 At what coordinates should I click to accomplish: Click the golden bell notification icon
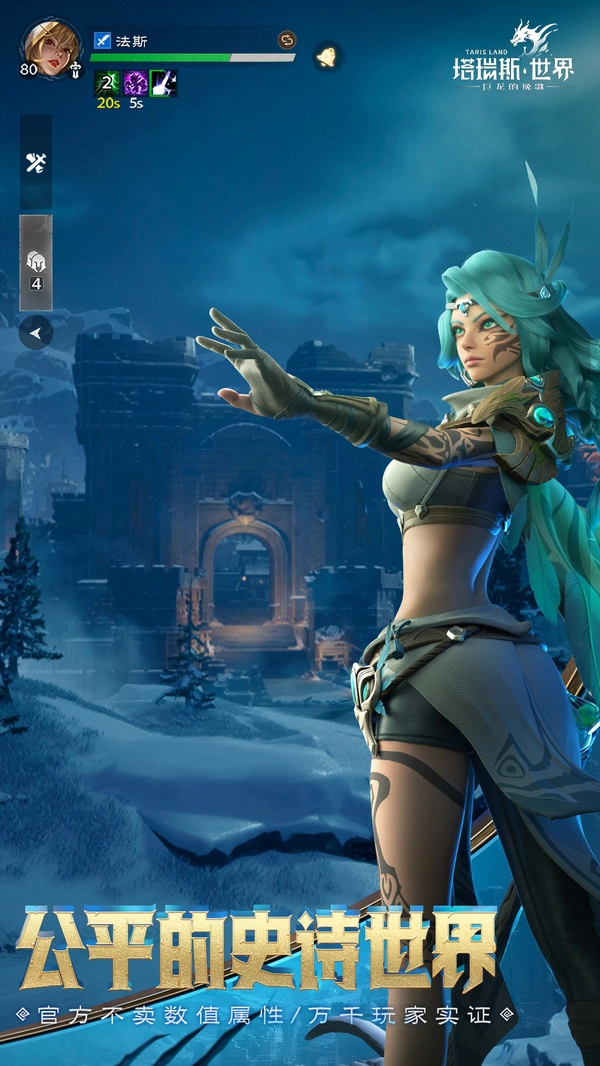point(325,56)
